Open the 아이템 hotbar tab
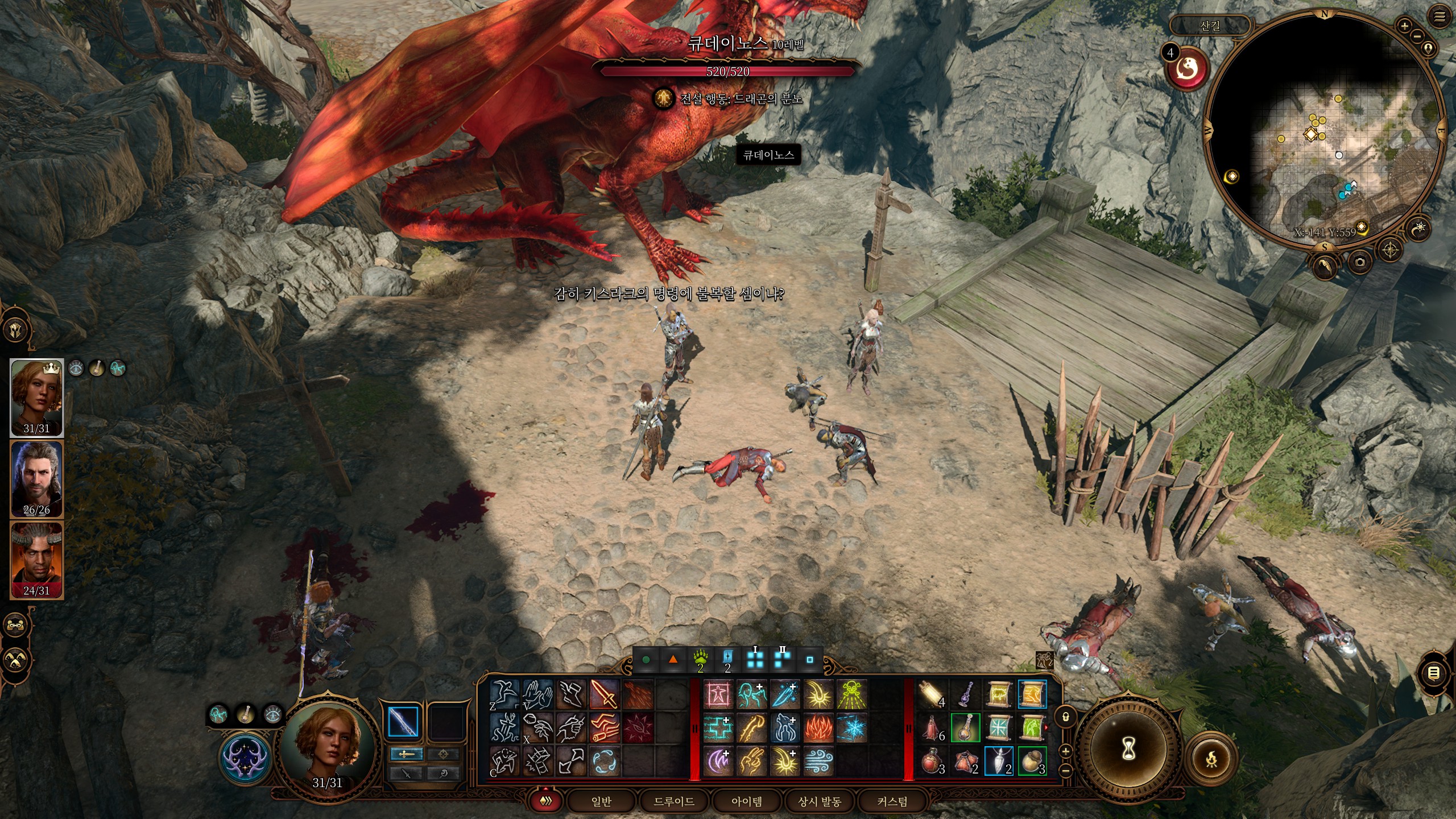Image resolution: width=1456 pixels, height=819 pixels. 747,801
